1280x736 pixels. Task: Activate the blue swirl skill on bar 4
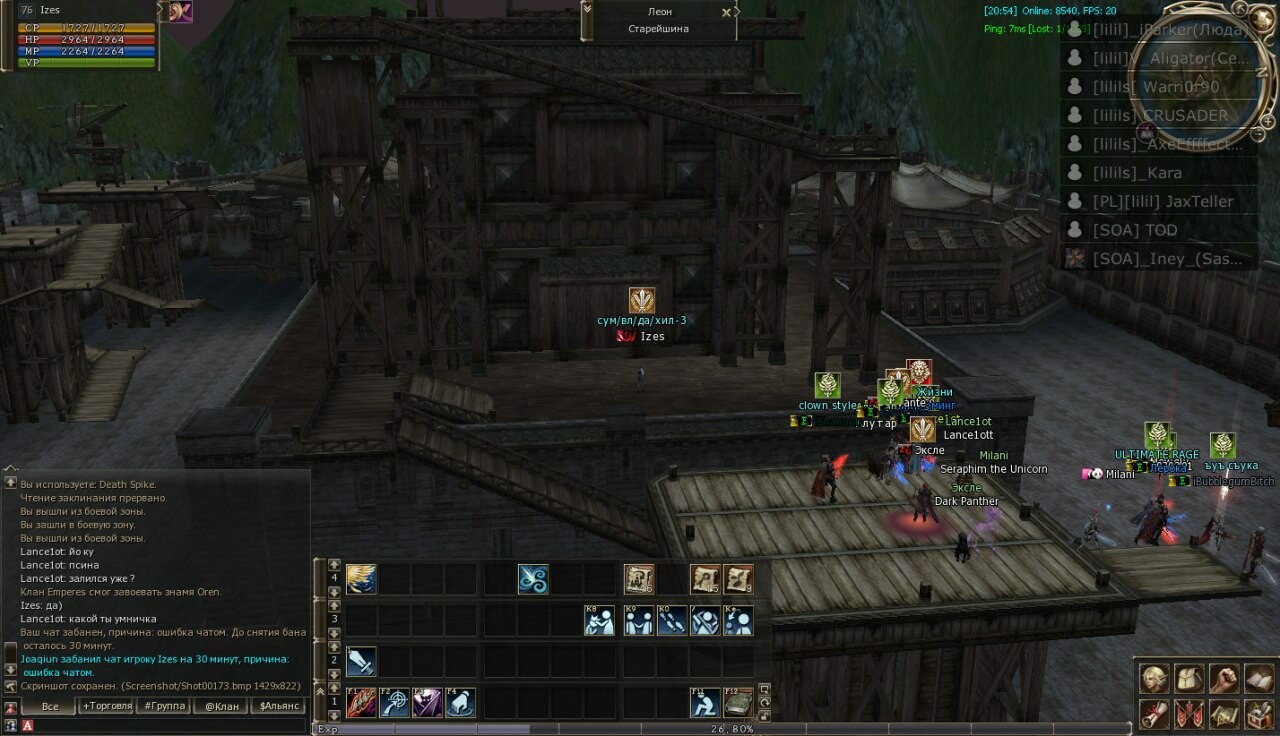click(533, 579)
